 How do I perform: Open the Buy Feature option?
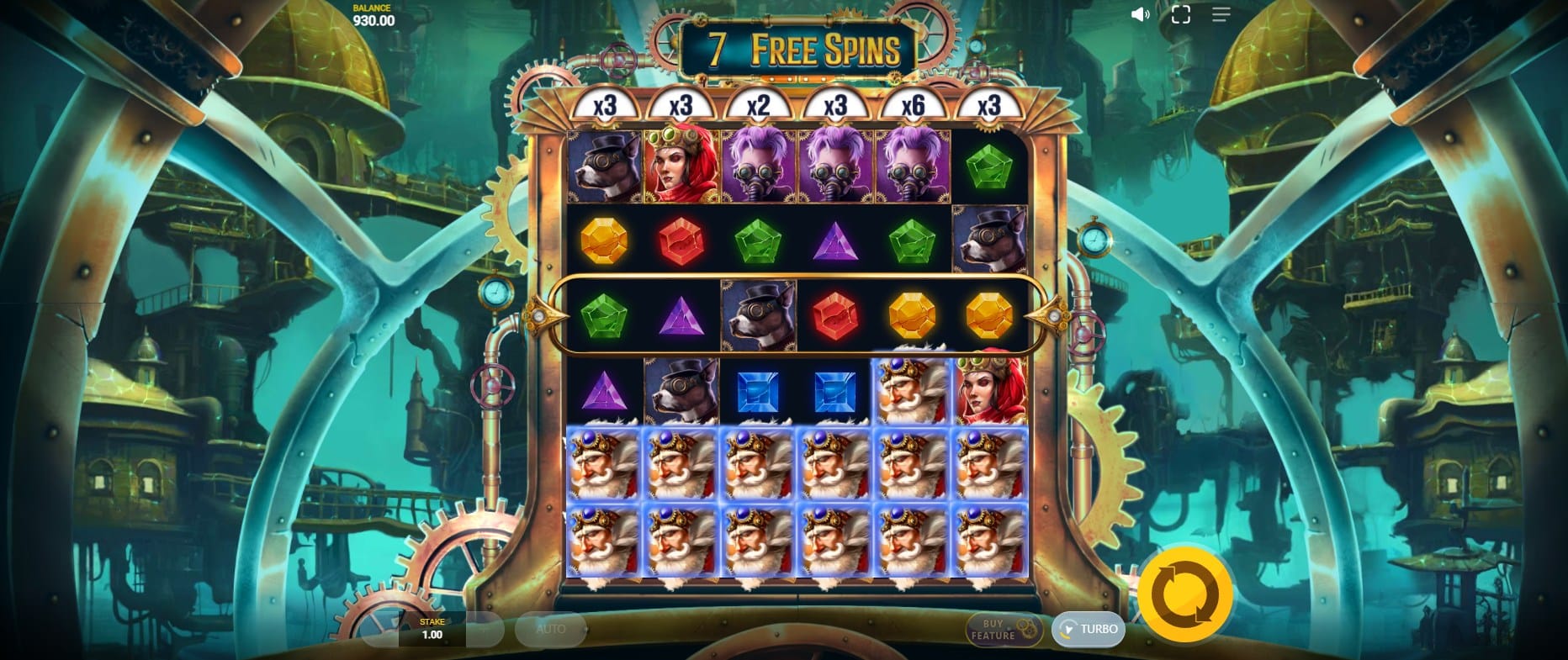pyautogui.click(x=1004, y=630)
